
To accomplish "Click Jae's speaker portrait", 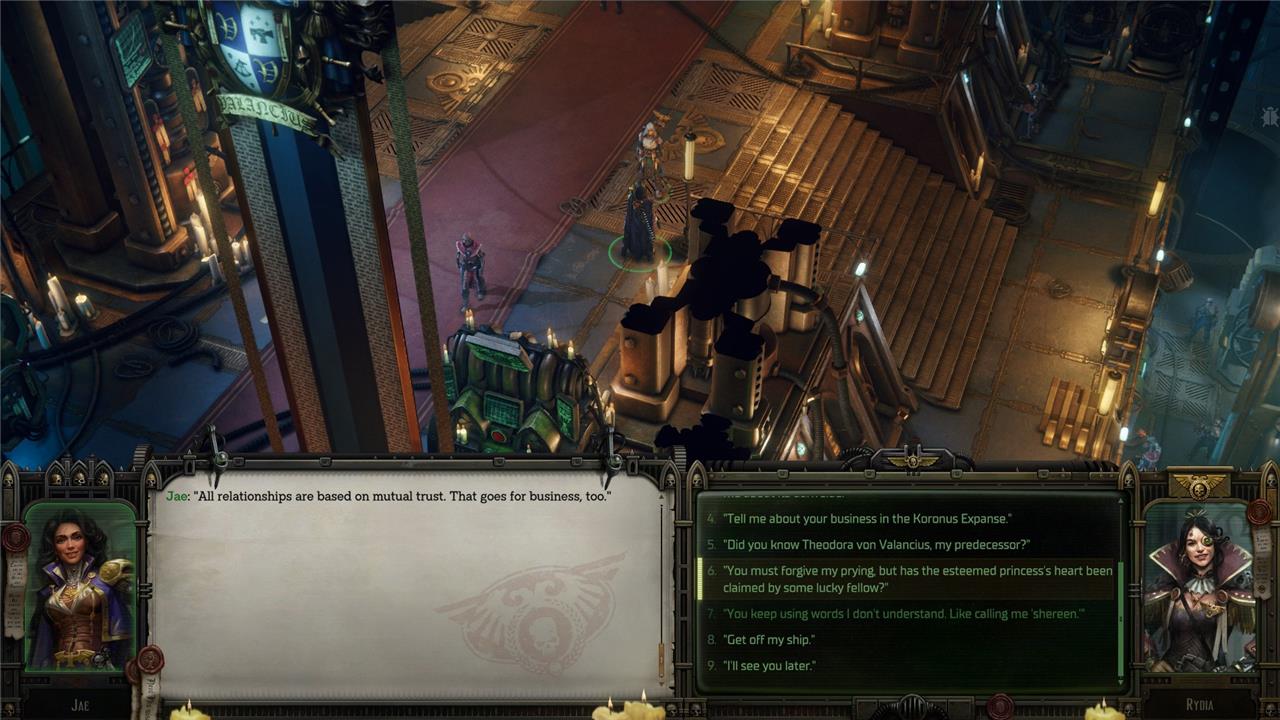I will pos(79,585).
